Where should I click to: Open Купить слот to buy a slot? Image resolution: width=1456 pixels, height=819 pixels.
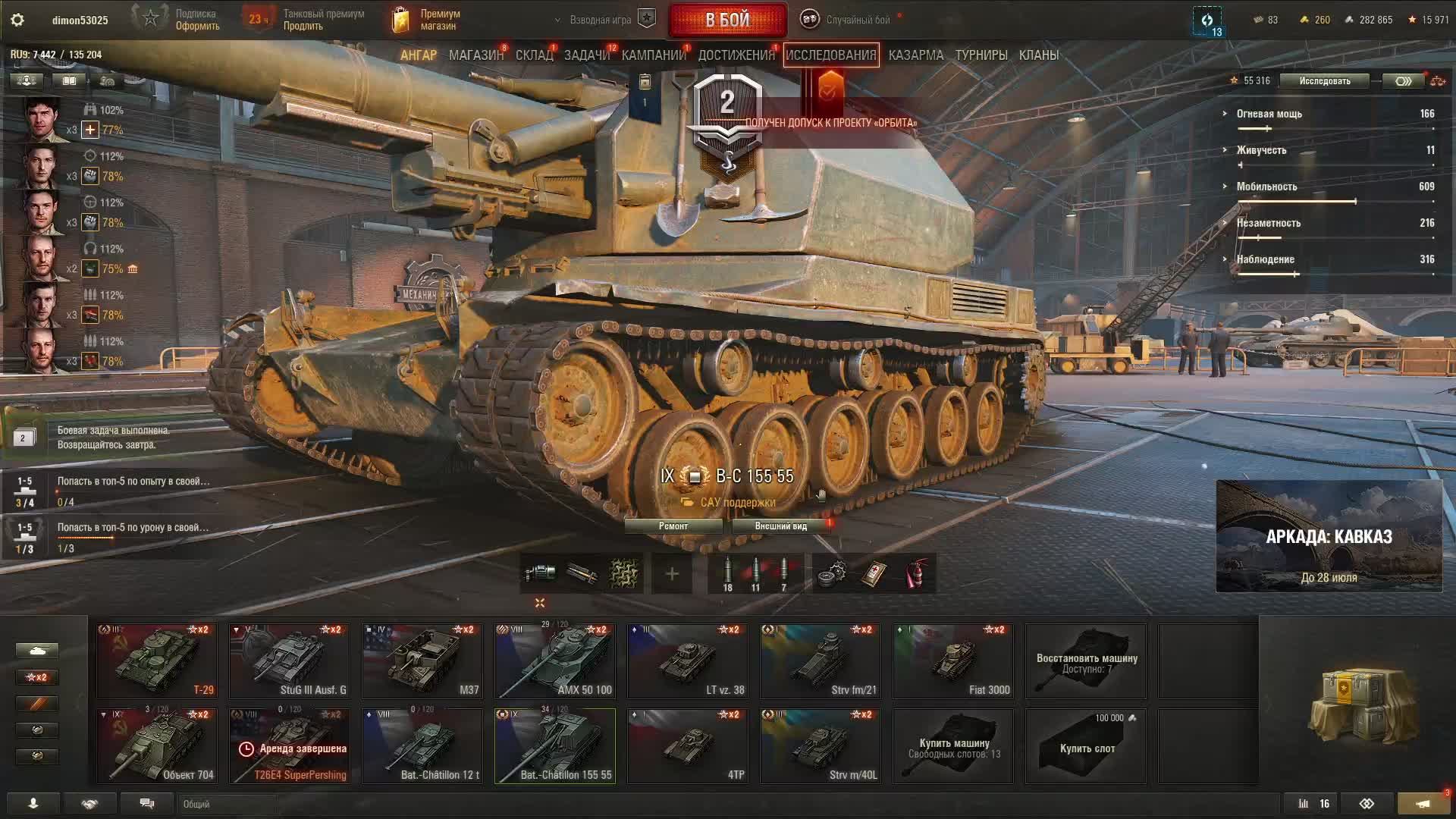point(1086,747)
